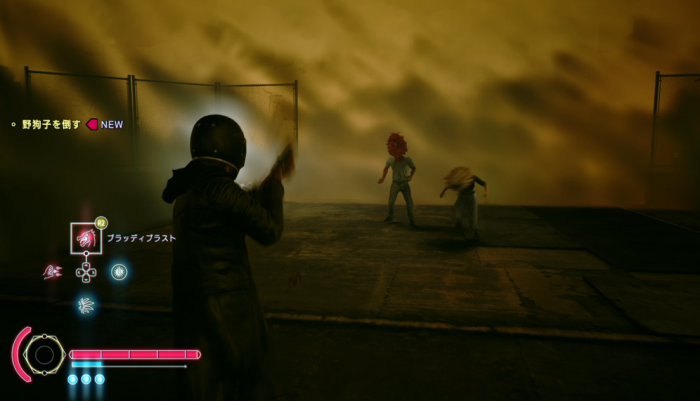Viewport: 700px width, 401px height.
Task: Select the blue glowing orb skill
Action: tap(119, 271)
